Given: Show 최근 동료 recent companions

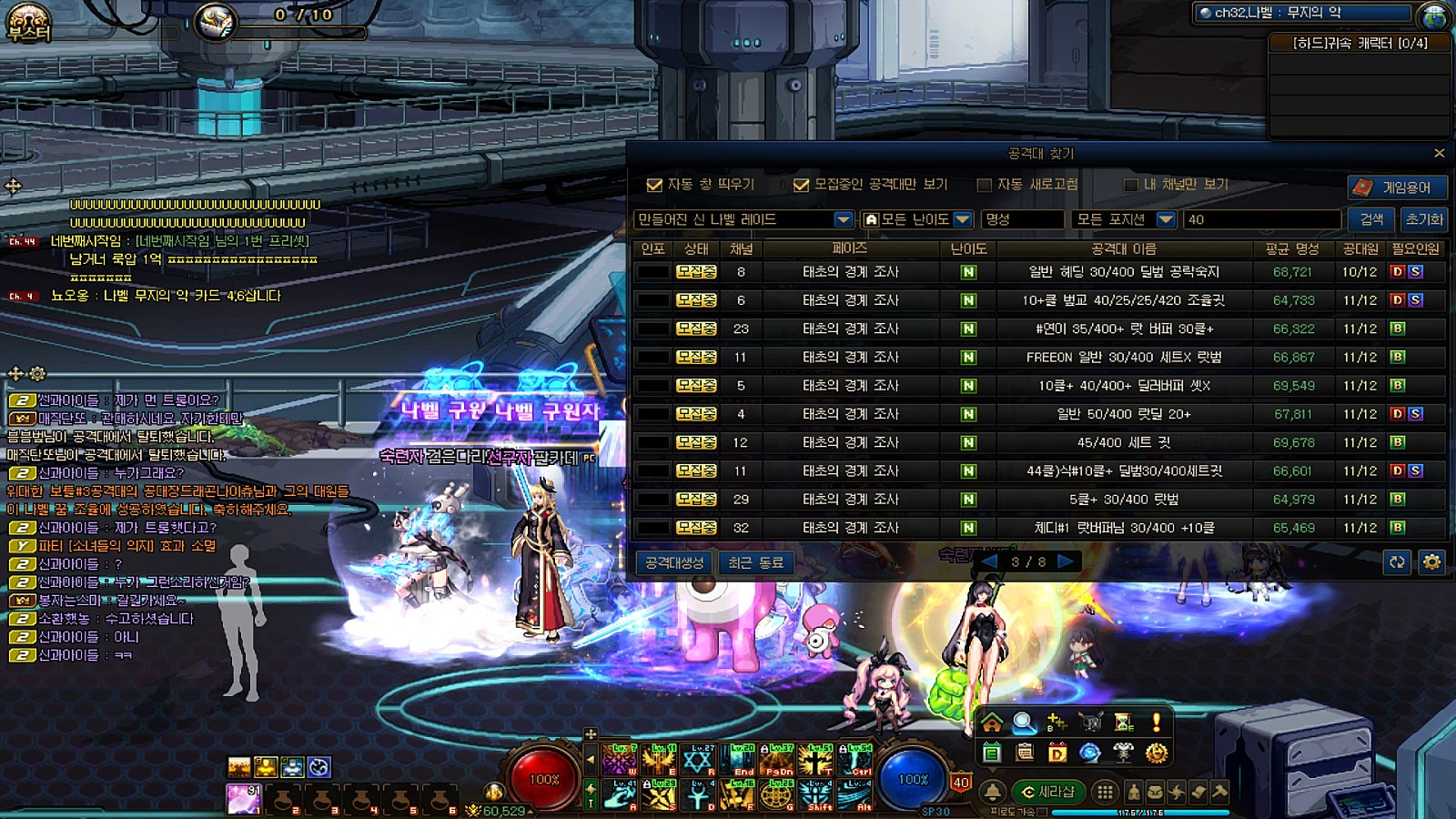Looking at the screenshot, I should (x=755, y=562).
